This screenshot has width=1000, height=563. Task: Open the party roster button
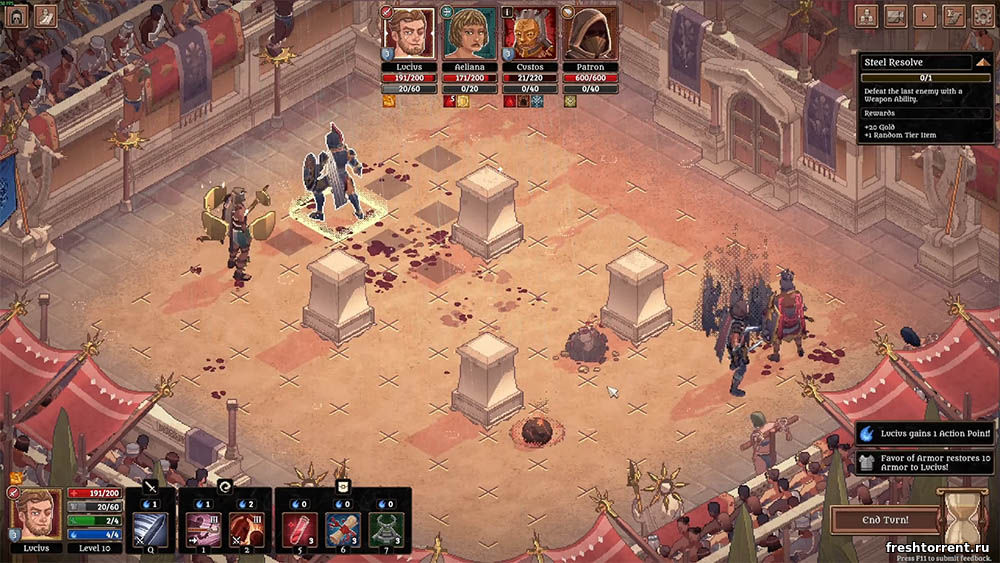tap(866, 15)
